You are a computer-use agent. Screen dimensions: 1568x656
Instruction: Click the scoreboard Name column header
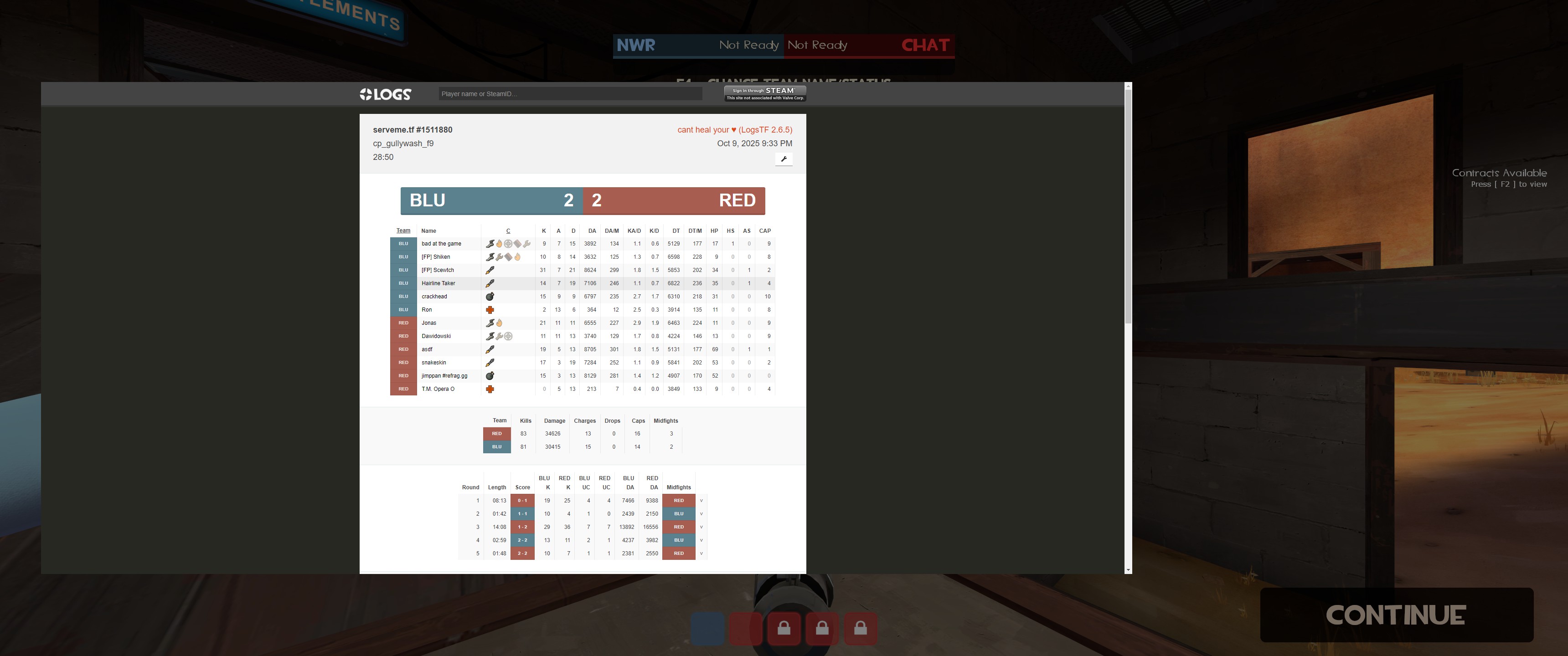428,231
